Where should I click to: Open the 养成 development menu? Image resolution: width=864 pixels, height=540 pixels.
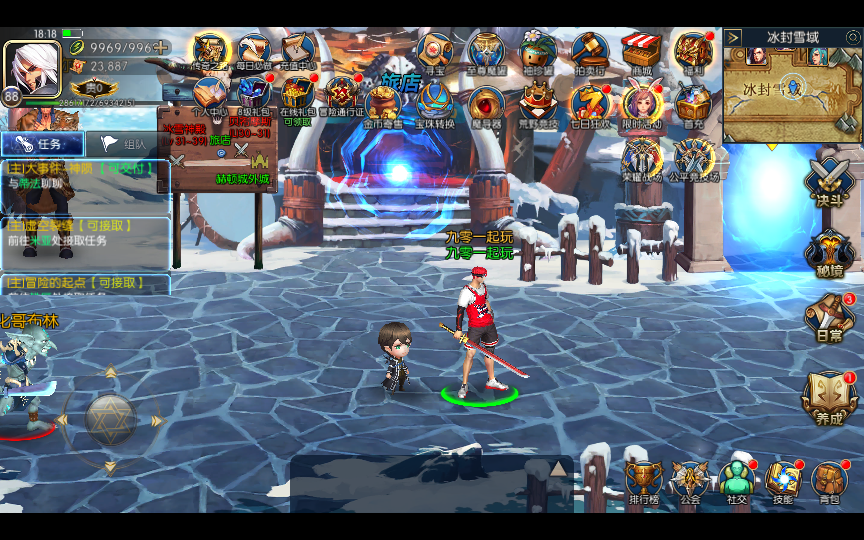click(x=829, y=397)
